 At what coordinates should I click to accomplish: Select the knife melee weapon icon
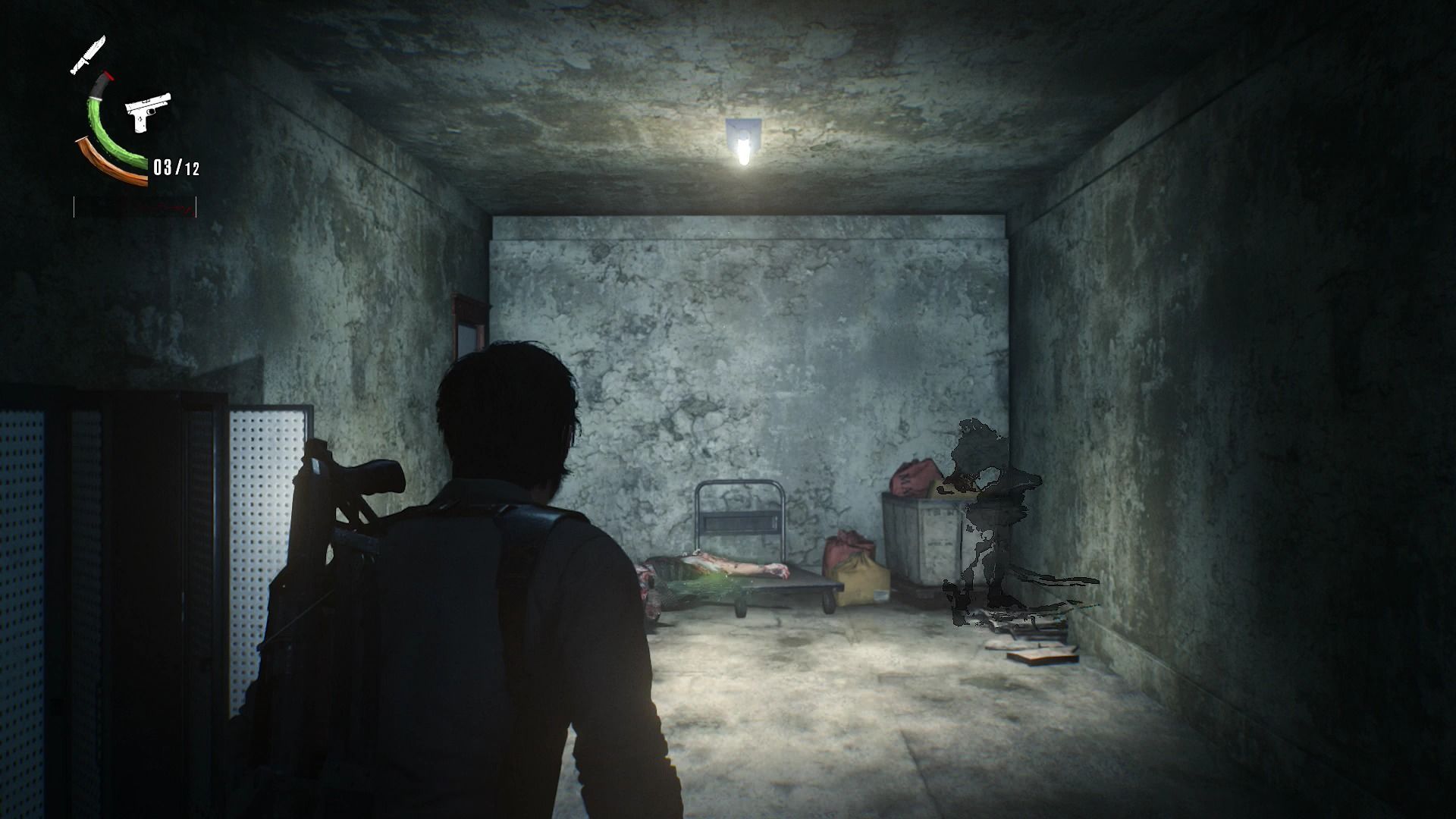click(87, 56)
